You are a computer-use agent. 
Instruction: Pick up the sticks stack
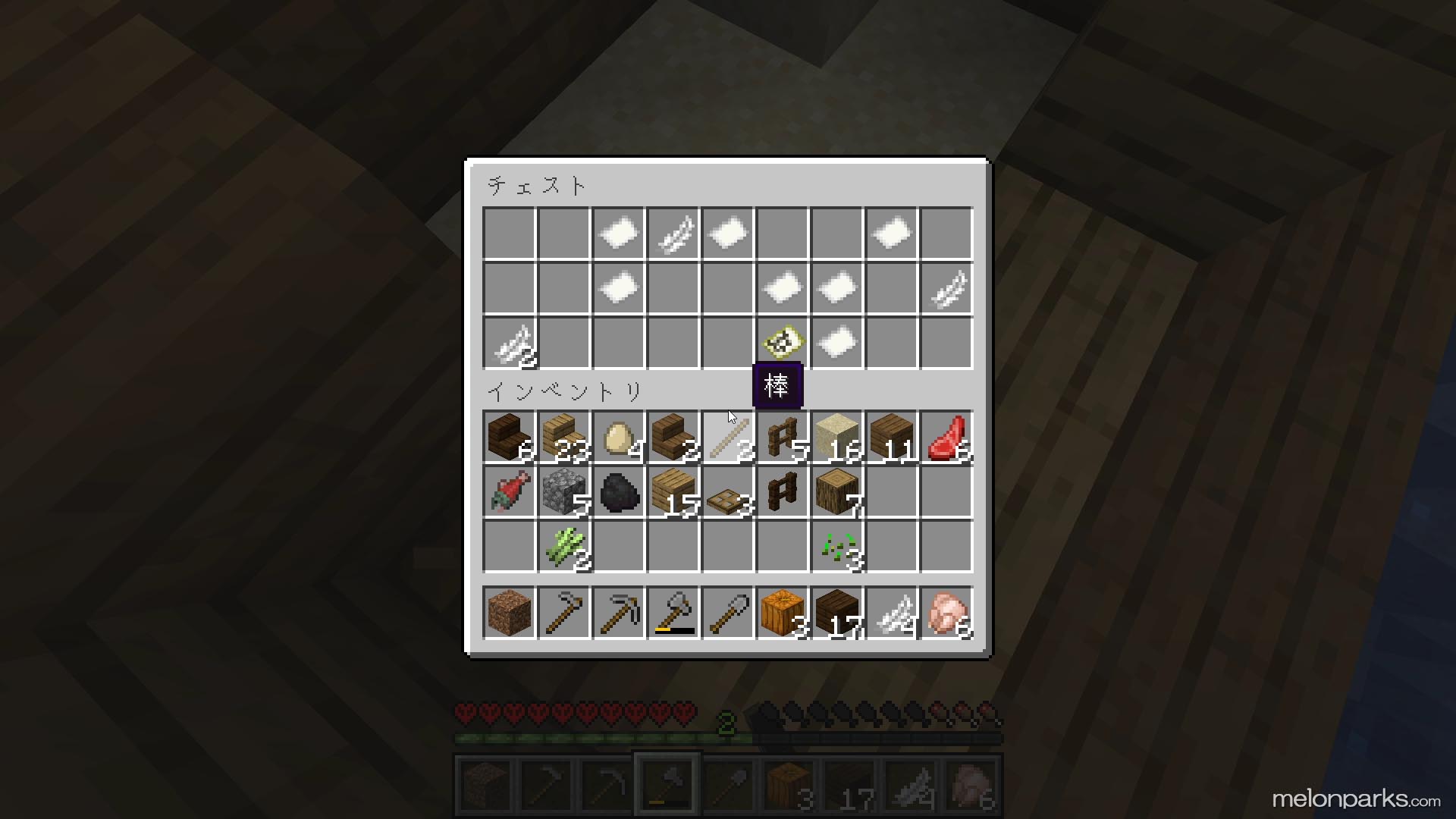coord(727,438)
